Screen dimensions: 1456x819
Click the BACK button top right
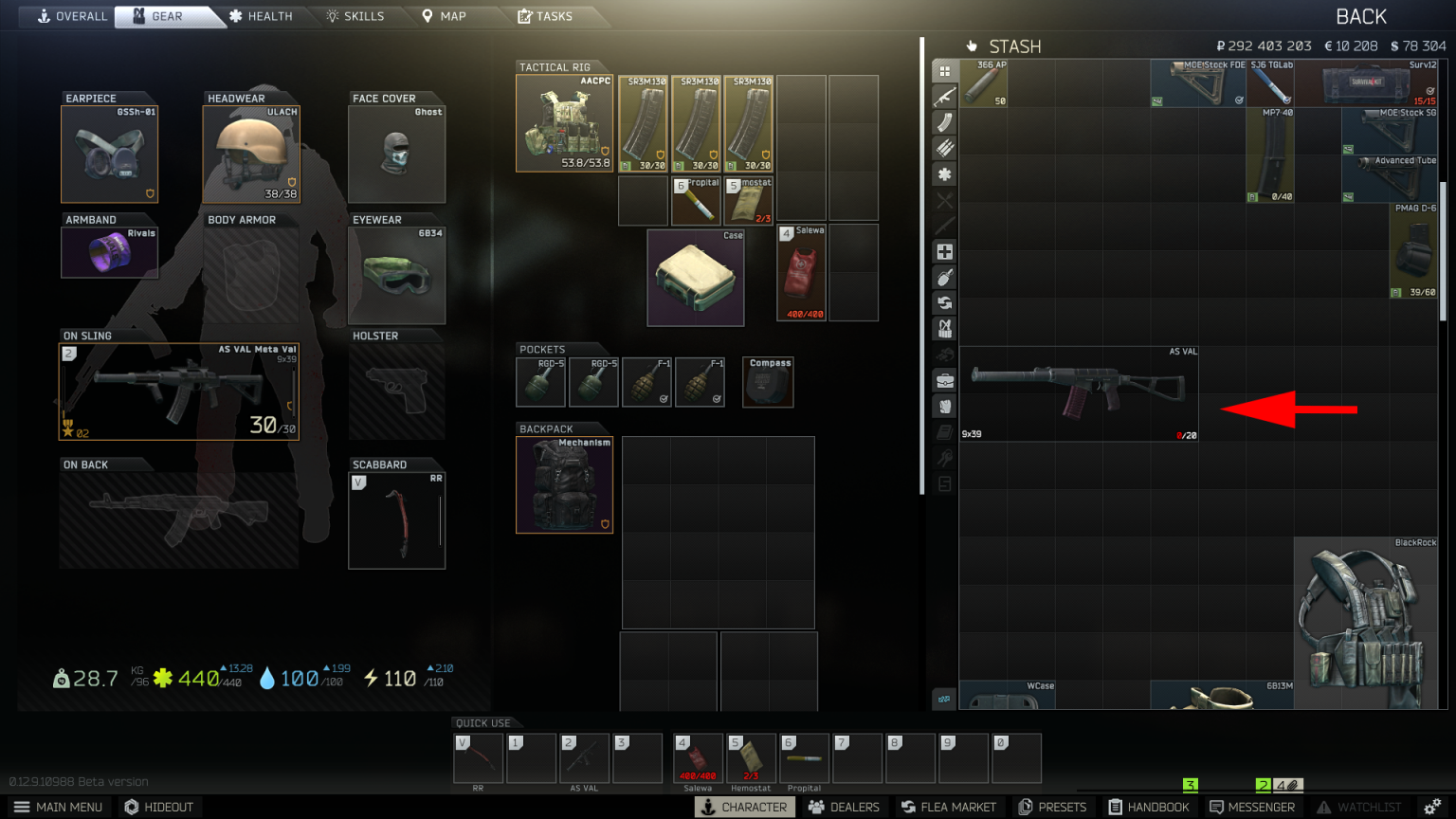tap(1361, 16)
